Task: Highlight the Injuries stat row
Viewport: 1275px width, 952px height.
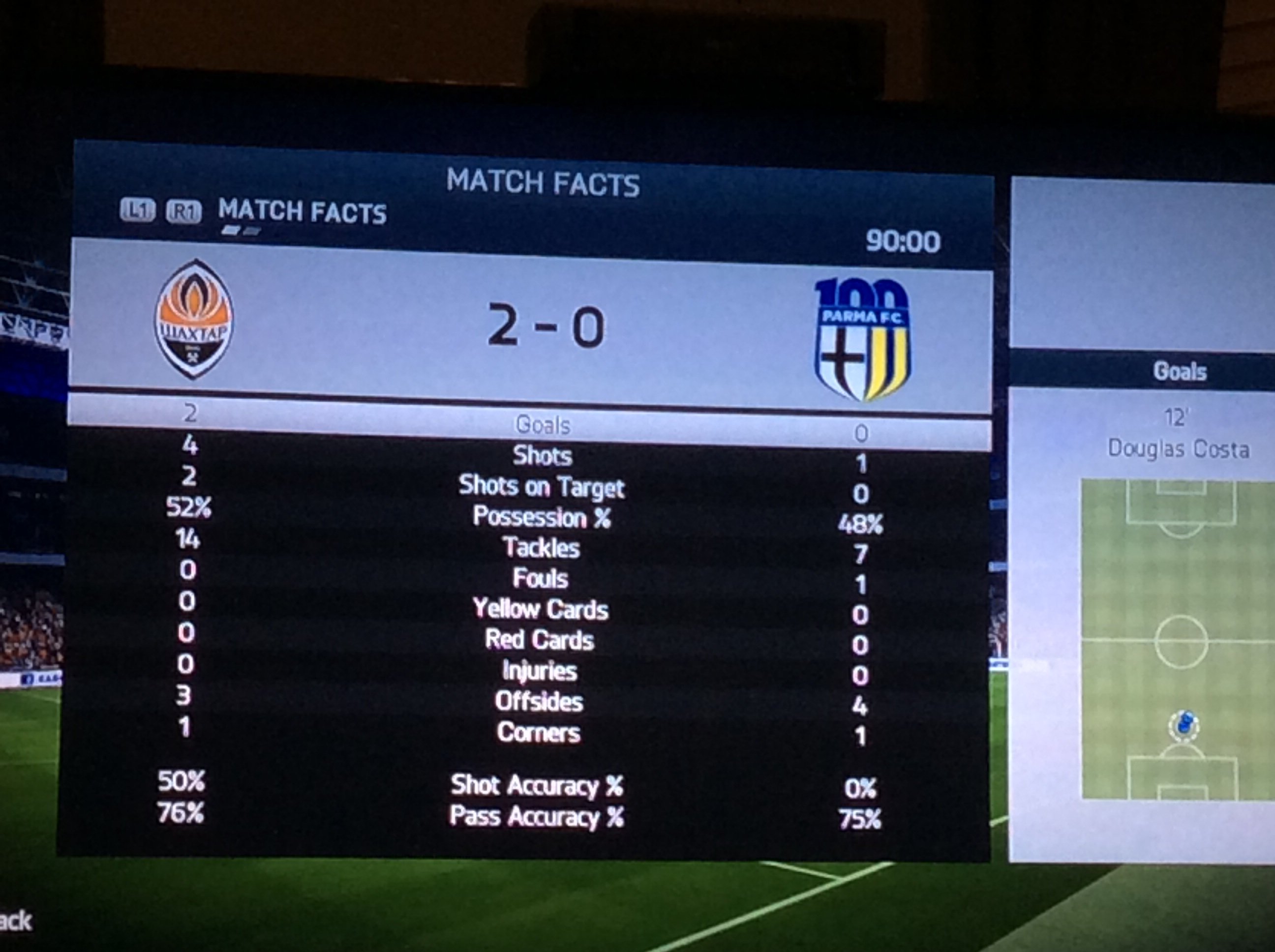Action: click(x=540, y=671)
